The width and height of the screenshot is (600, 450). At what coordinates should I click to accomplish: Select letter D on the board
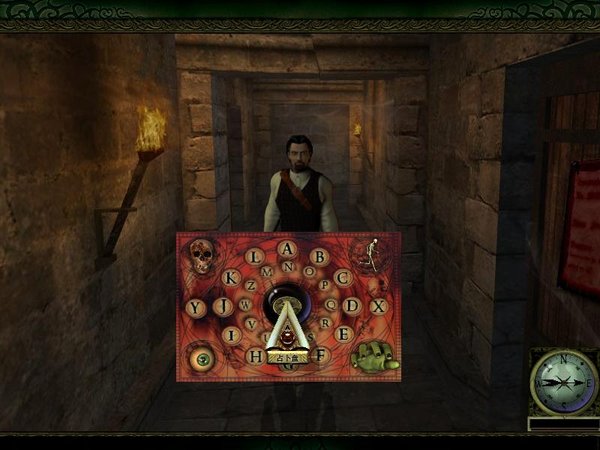coord(352,306)
